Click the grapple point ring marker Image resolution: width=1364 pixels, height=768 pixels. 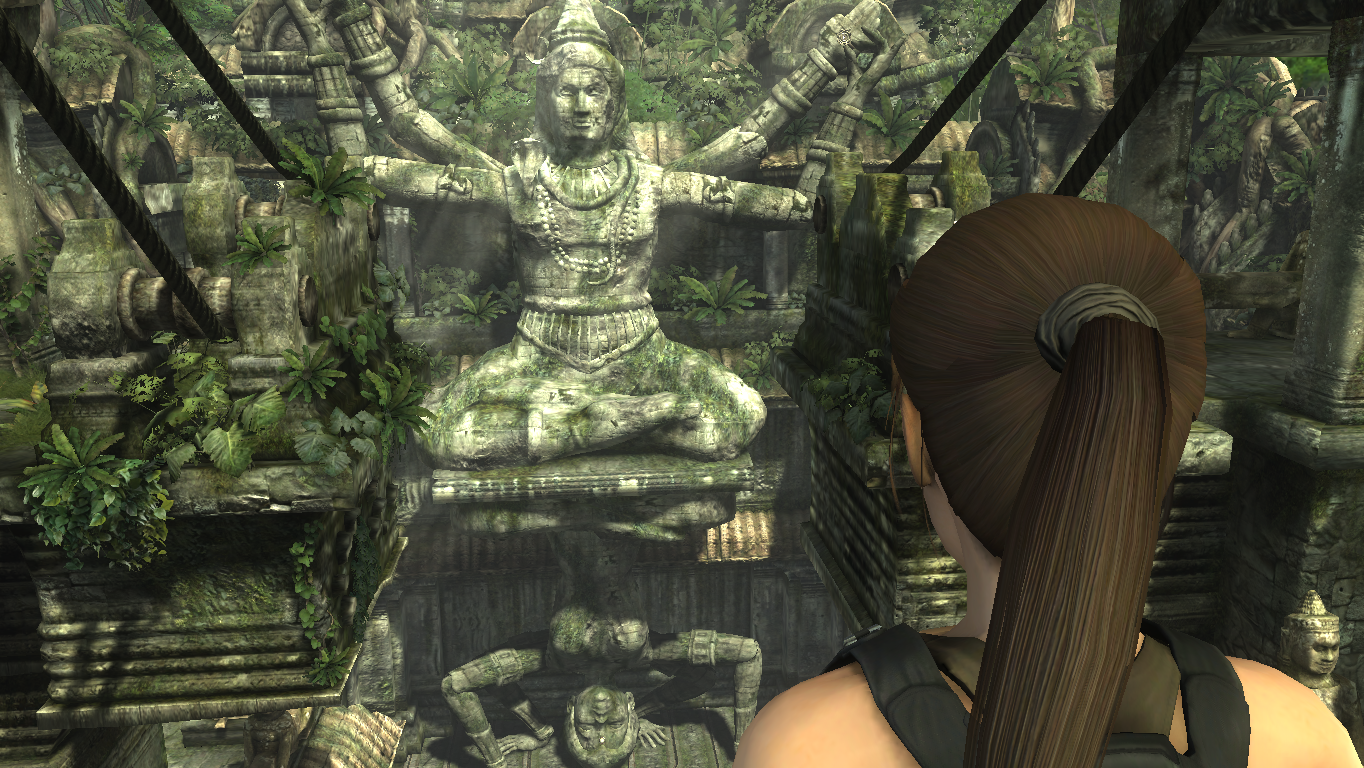tap(845, 37)
